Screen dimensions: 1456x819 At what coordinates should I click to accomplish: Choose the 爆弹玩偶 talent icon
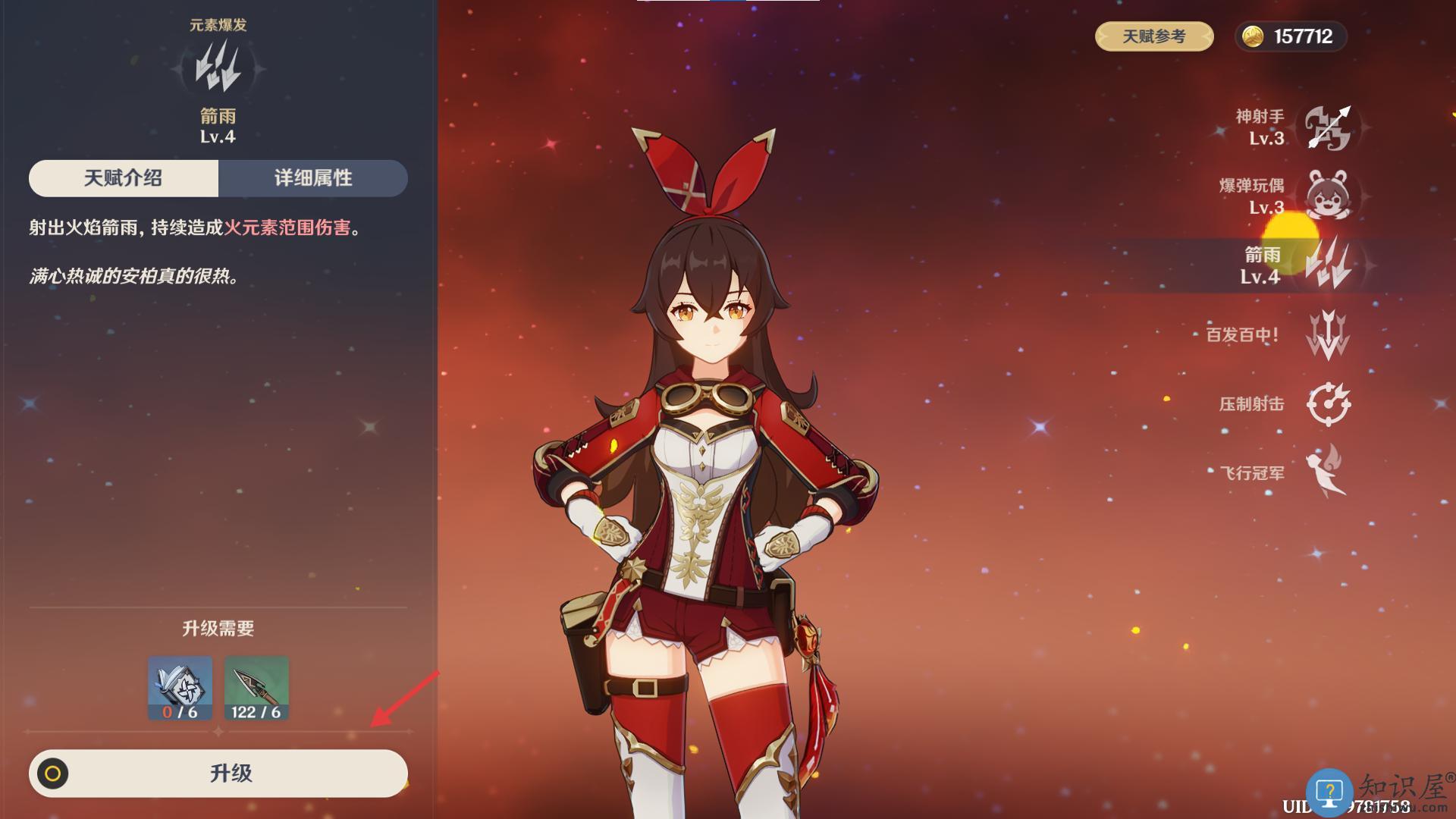[x=1327, y=196]
